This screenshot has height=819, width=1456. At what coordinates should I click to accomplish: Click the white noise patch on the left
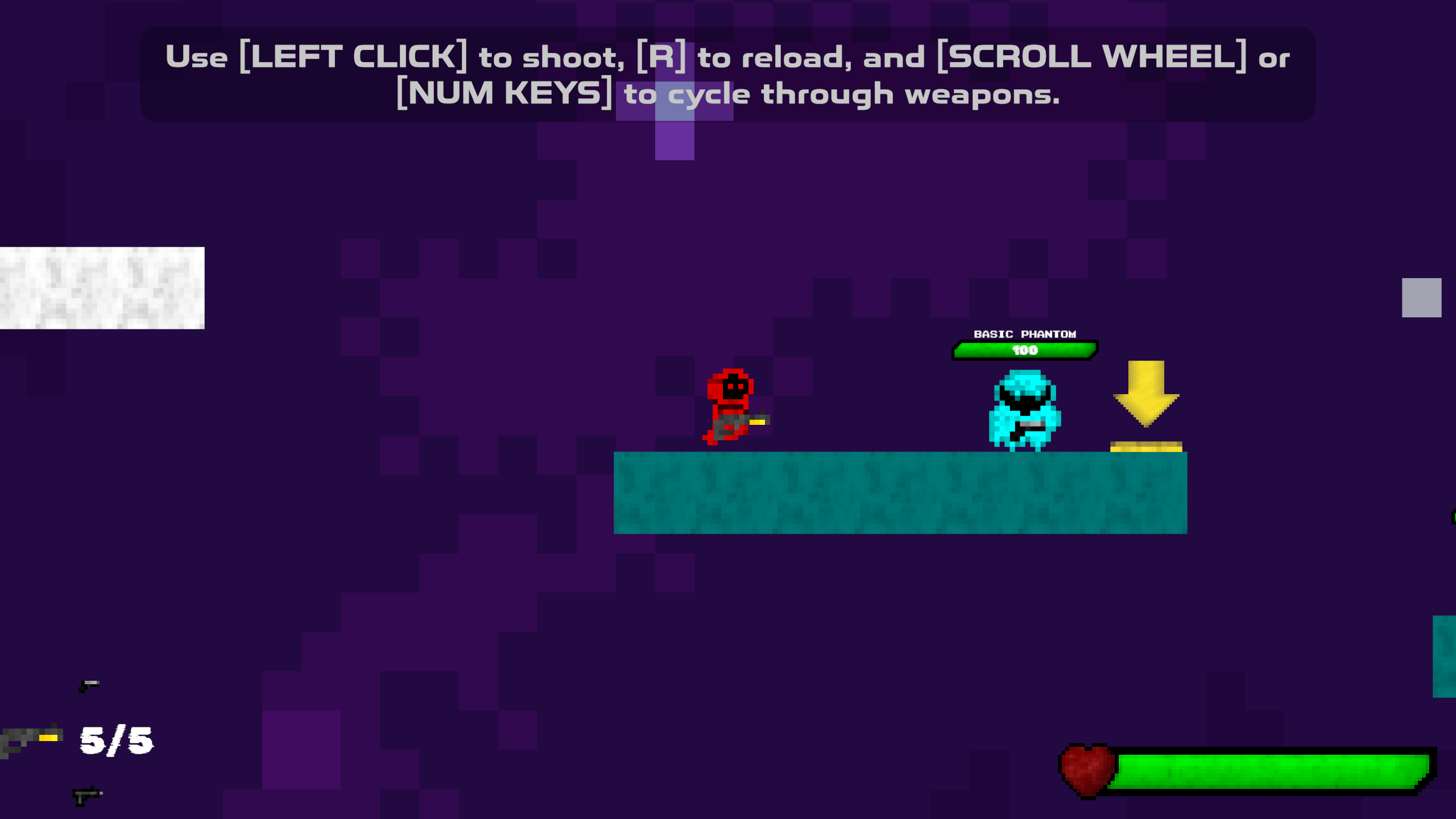[x=100, y=287]
